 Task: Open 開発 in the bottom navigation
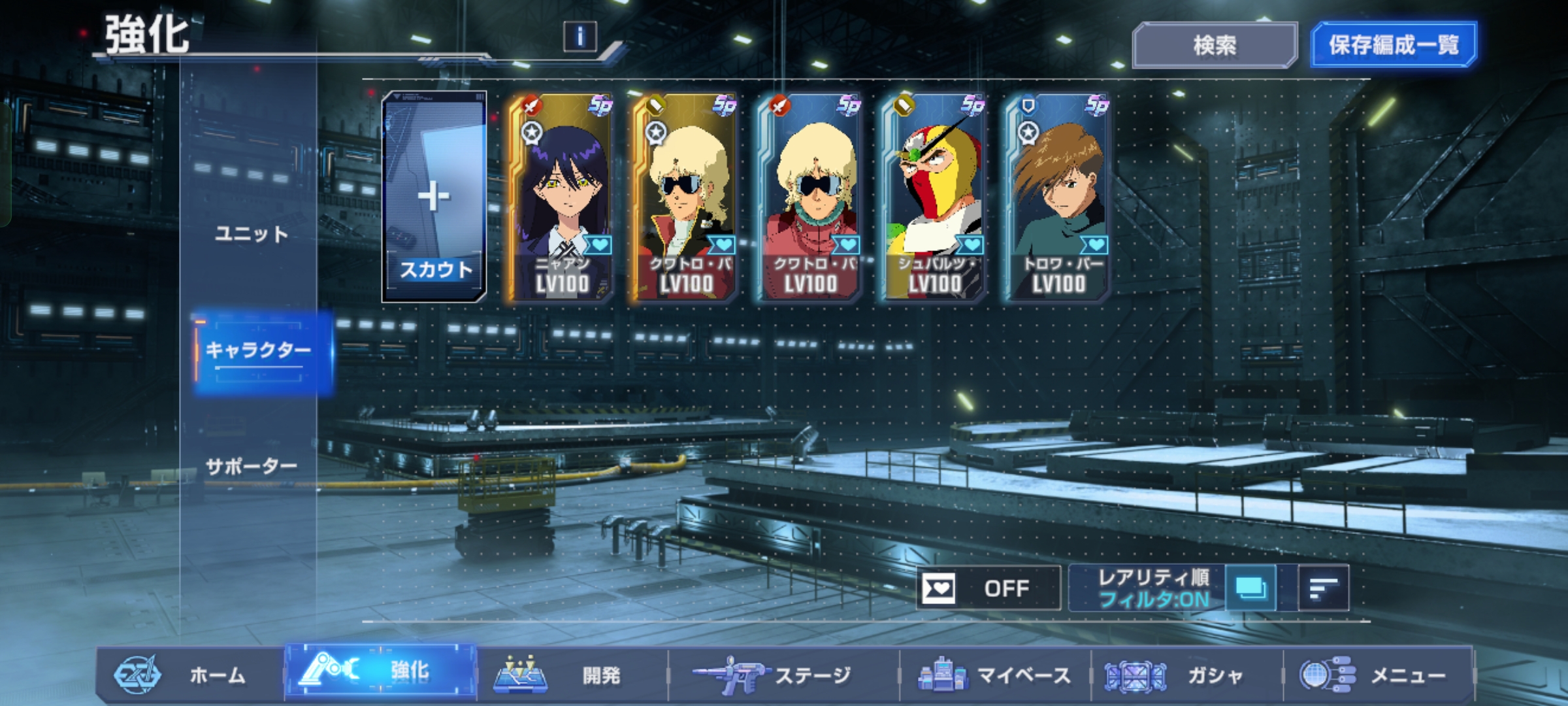click(x=572, y=675)
